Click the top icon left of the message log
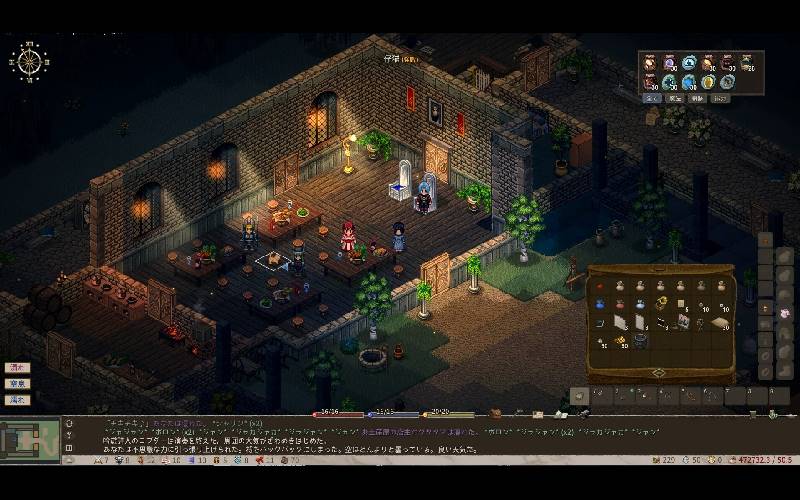This screenshot has height=500, width=800. pyautogui.click(x=68, y=424)
